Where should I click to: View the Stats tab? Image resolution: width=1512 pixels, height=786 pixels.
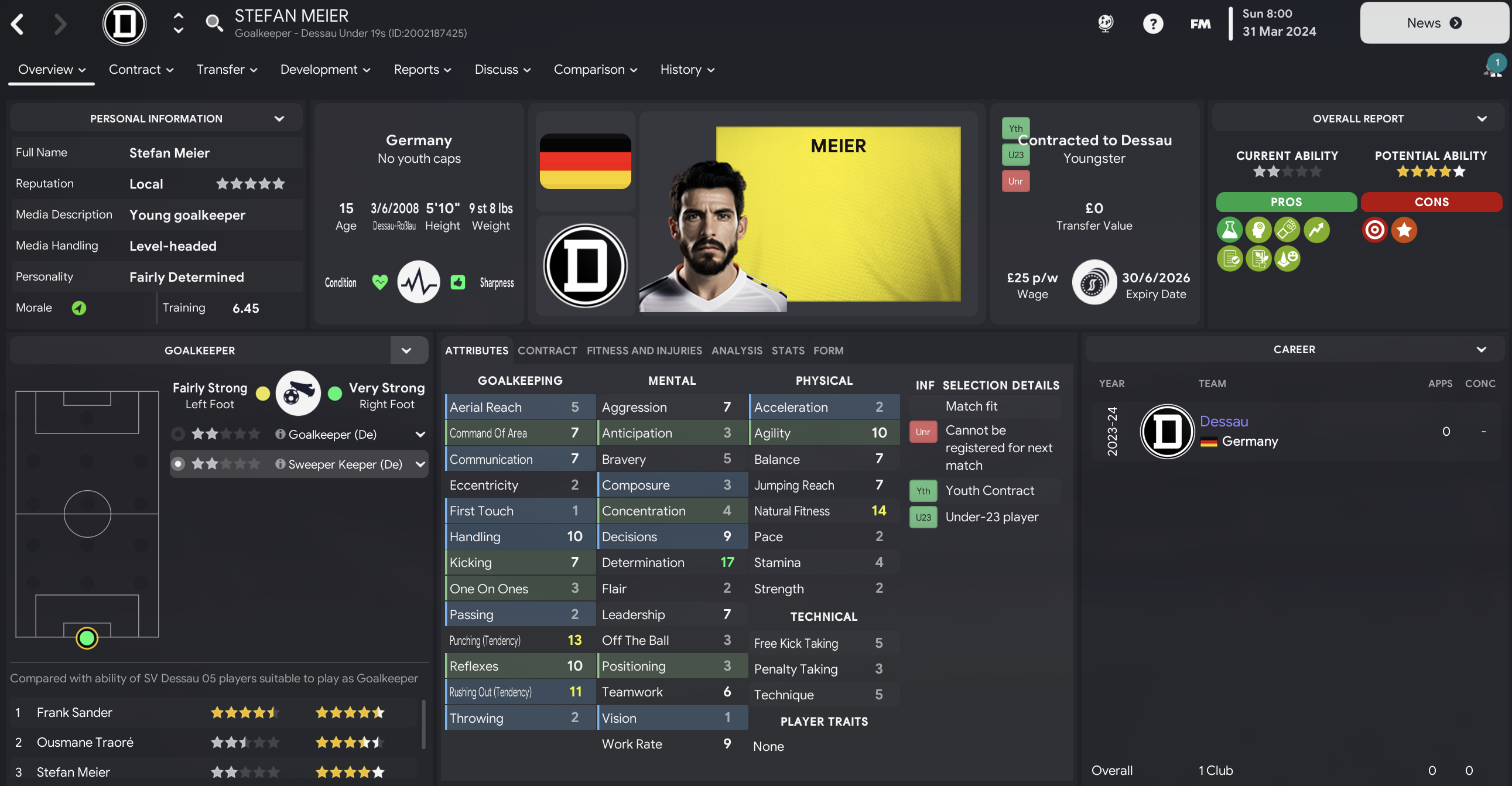coord(788,350)
